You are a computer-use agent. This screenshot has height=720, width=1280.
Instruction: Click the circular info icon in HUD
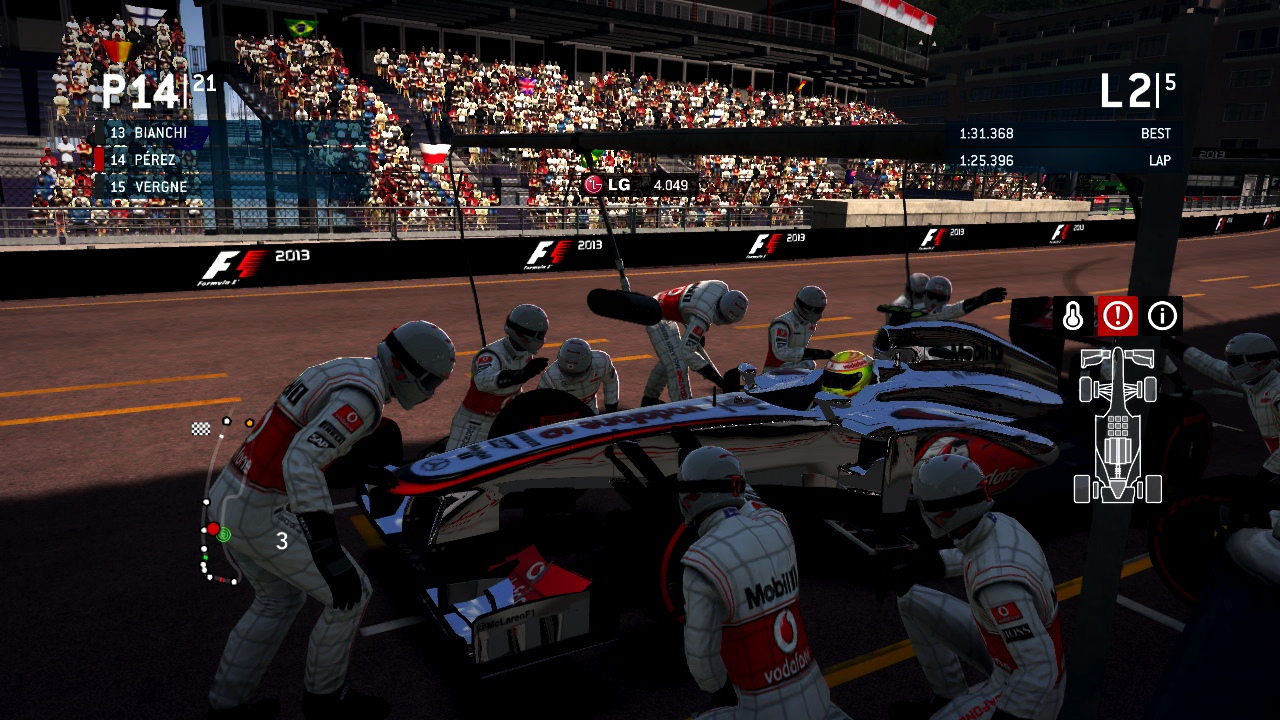pos(1162,316)
